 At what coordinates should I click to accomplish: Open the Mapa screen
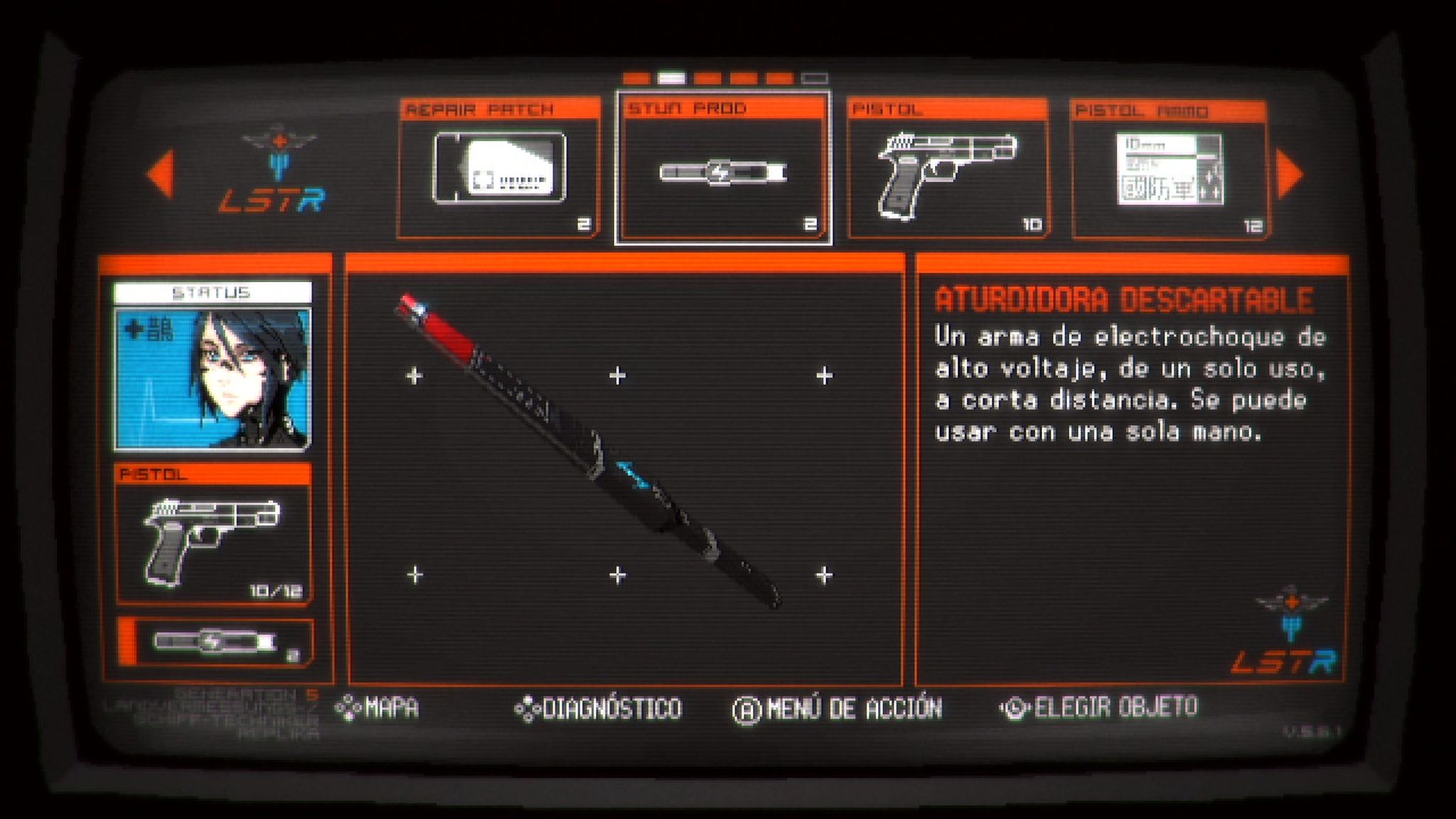[x=378, y=708]
